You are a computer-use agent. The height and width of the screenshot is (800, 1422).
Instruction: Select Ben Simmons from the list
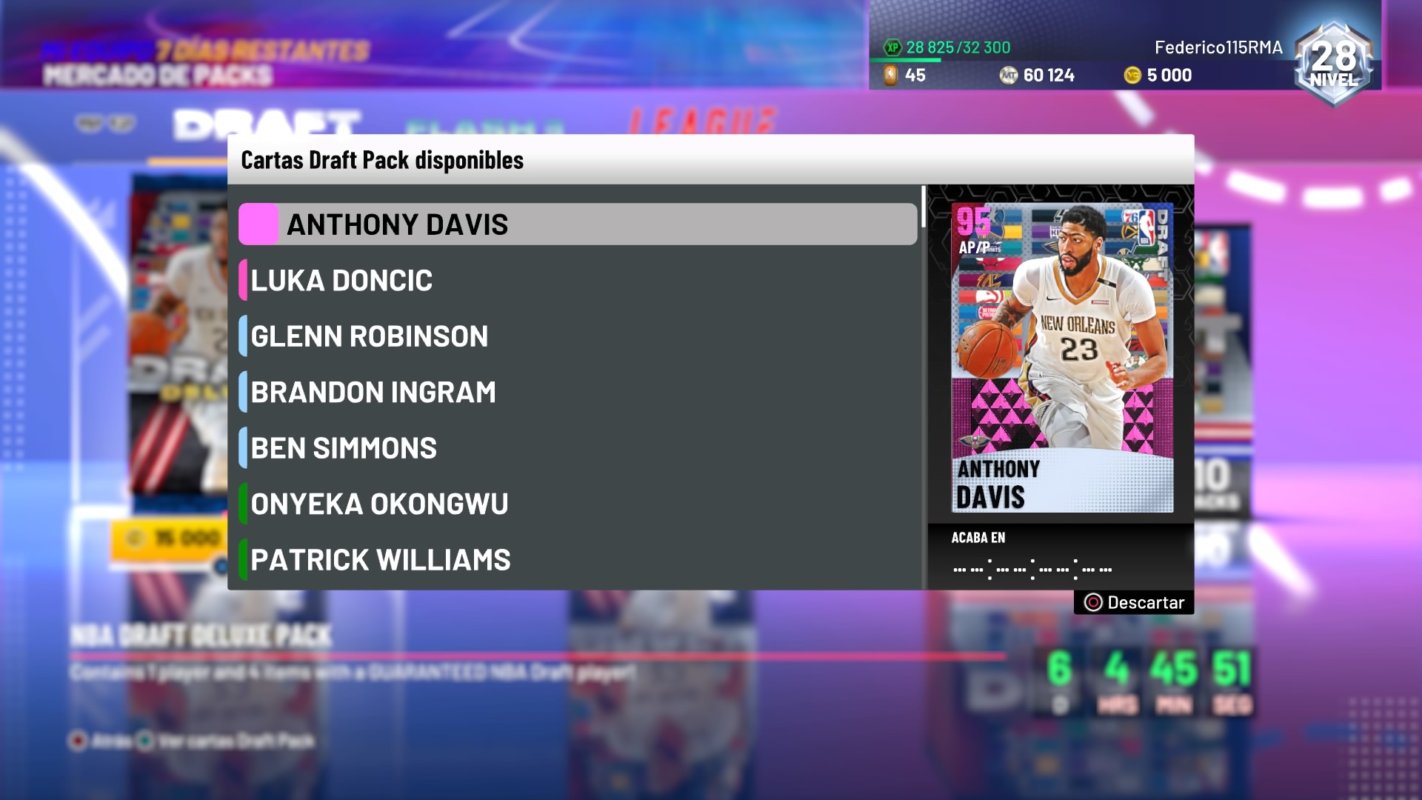(345, 448)
